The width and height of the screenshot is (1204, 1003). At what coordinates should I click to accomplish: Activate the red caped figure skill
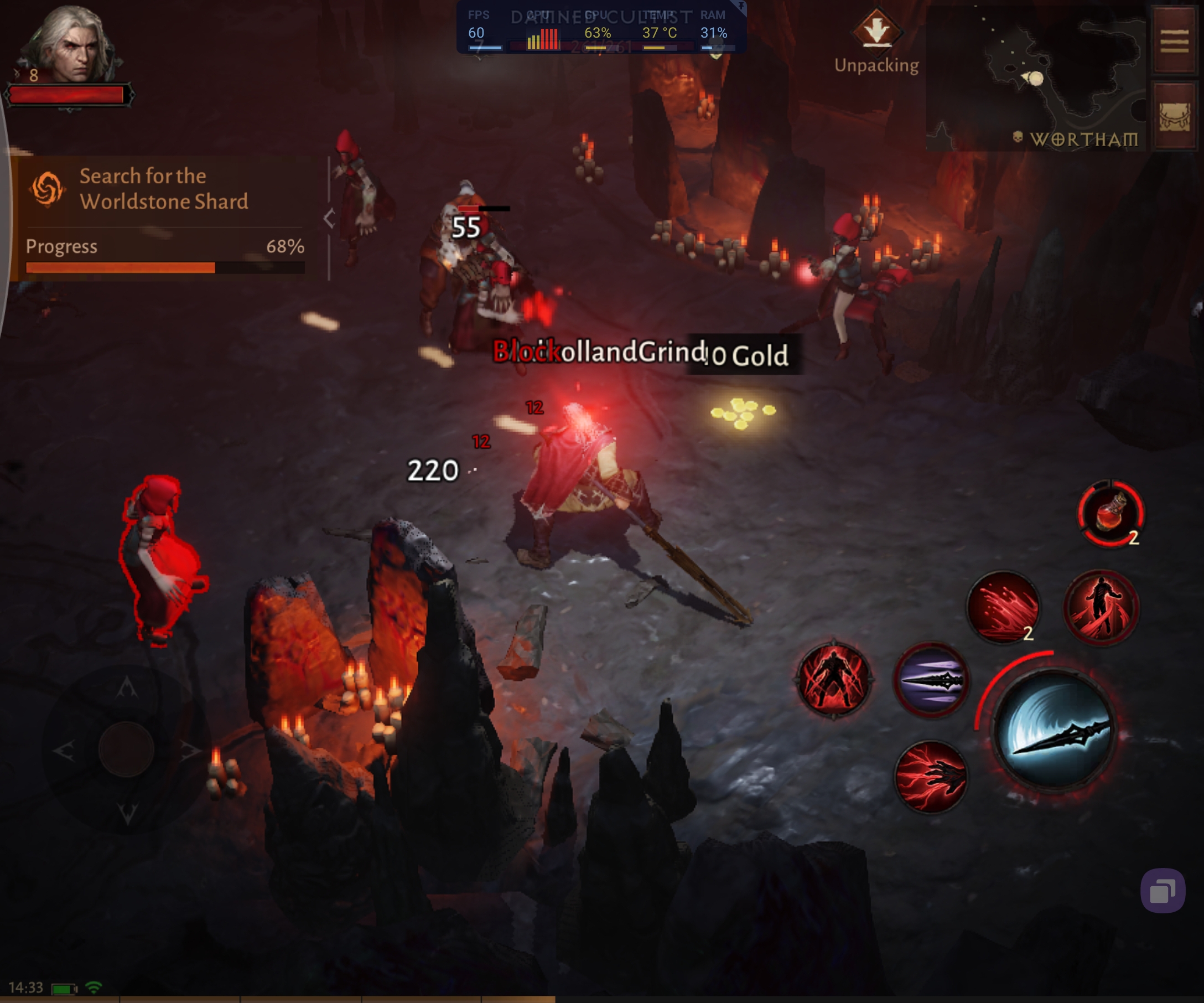(1101, 606)
